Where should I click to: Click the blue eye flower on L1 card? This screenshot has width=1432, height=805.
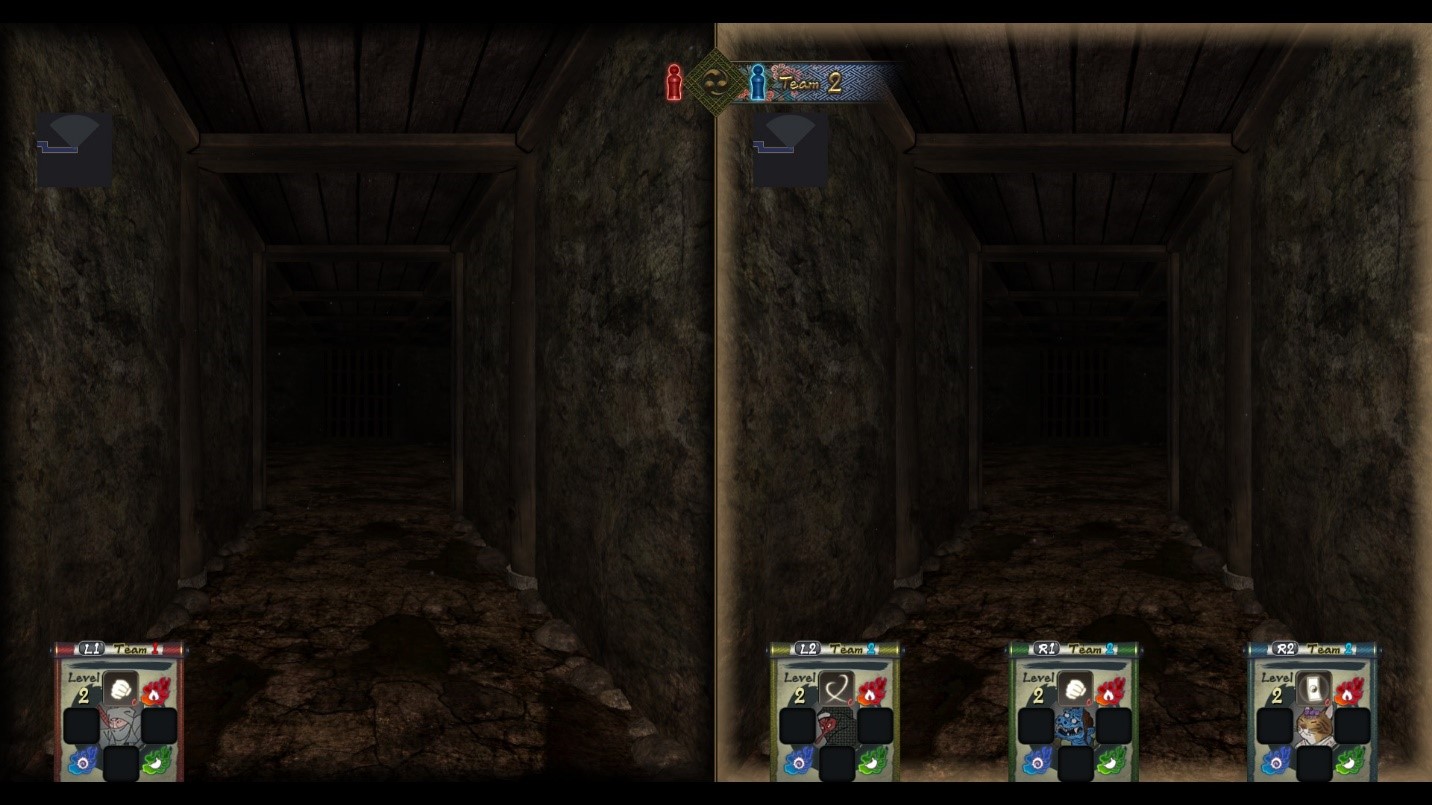82,762
